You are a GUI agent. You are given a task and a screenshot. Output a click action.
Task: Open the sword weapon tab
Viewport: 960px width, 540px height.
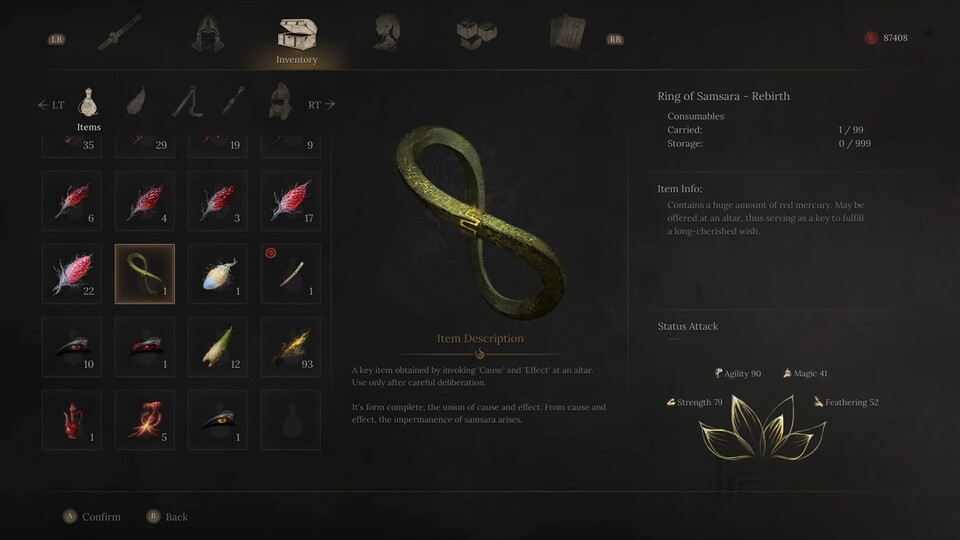118,34
